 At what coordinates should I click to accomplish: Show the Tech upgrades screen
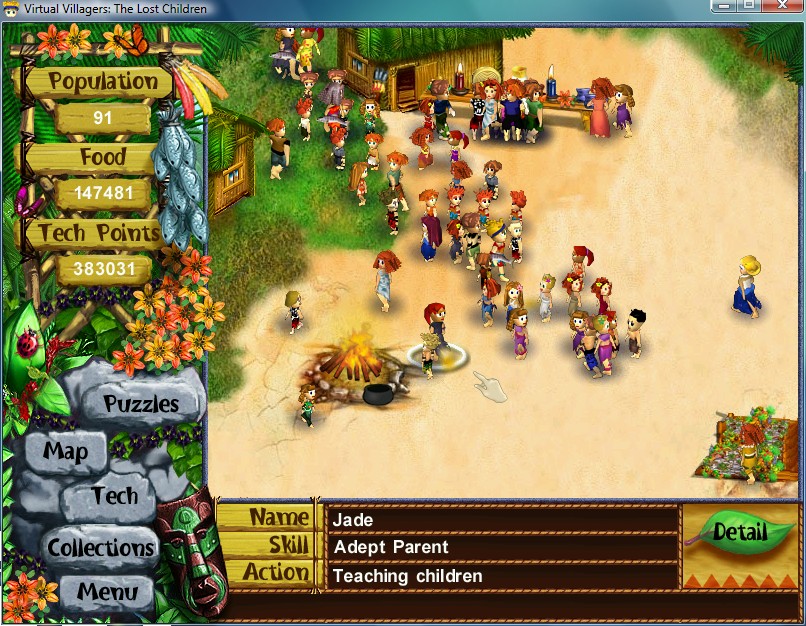coord(114,496)
